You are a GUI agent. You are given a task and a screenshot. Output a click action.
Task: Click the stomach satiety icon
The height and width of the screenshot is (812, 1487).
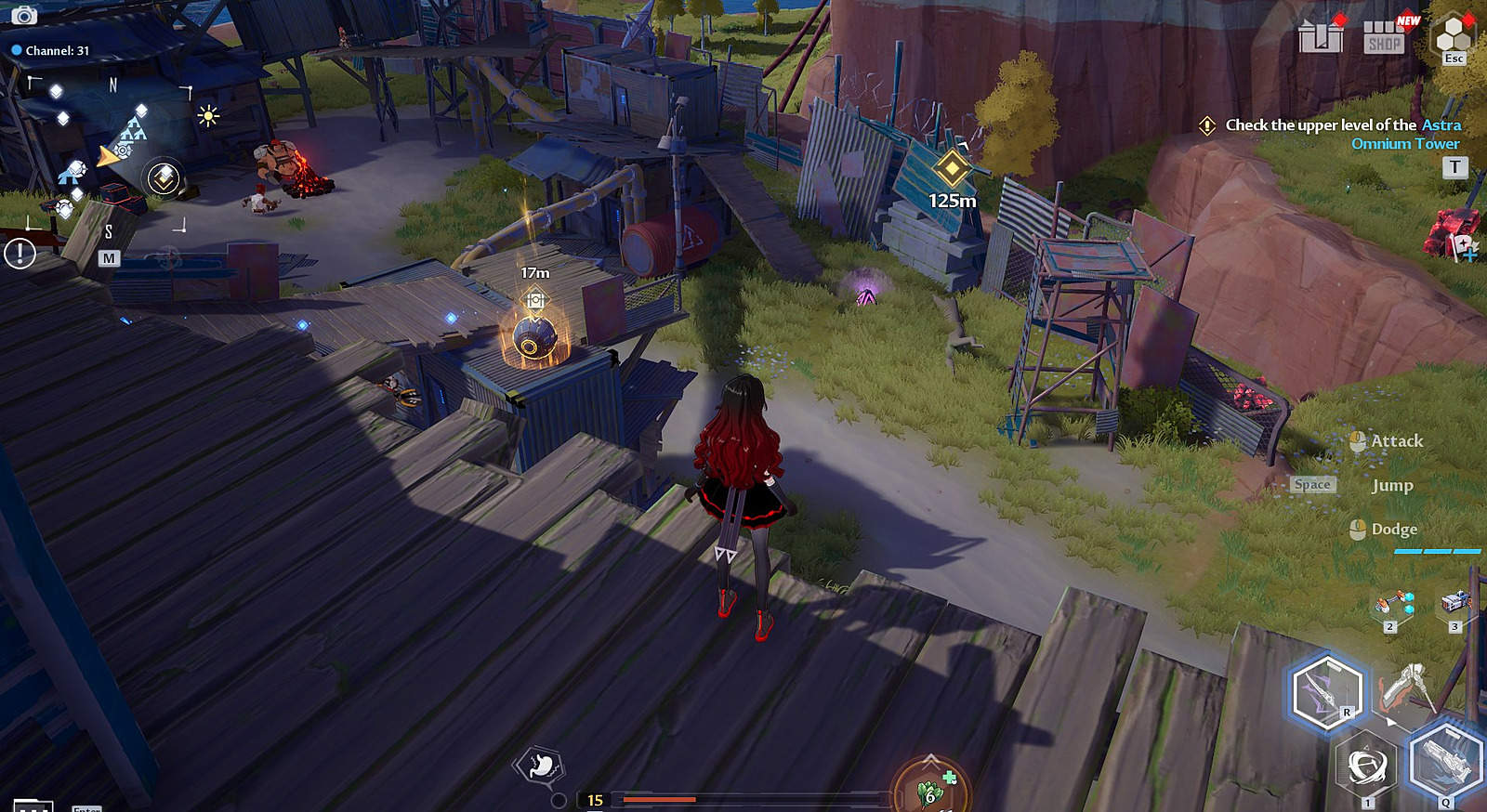[x=540, y=766]
